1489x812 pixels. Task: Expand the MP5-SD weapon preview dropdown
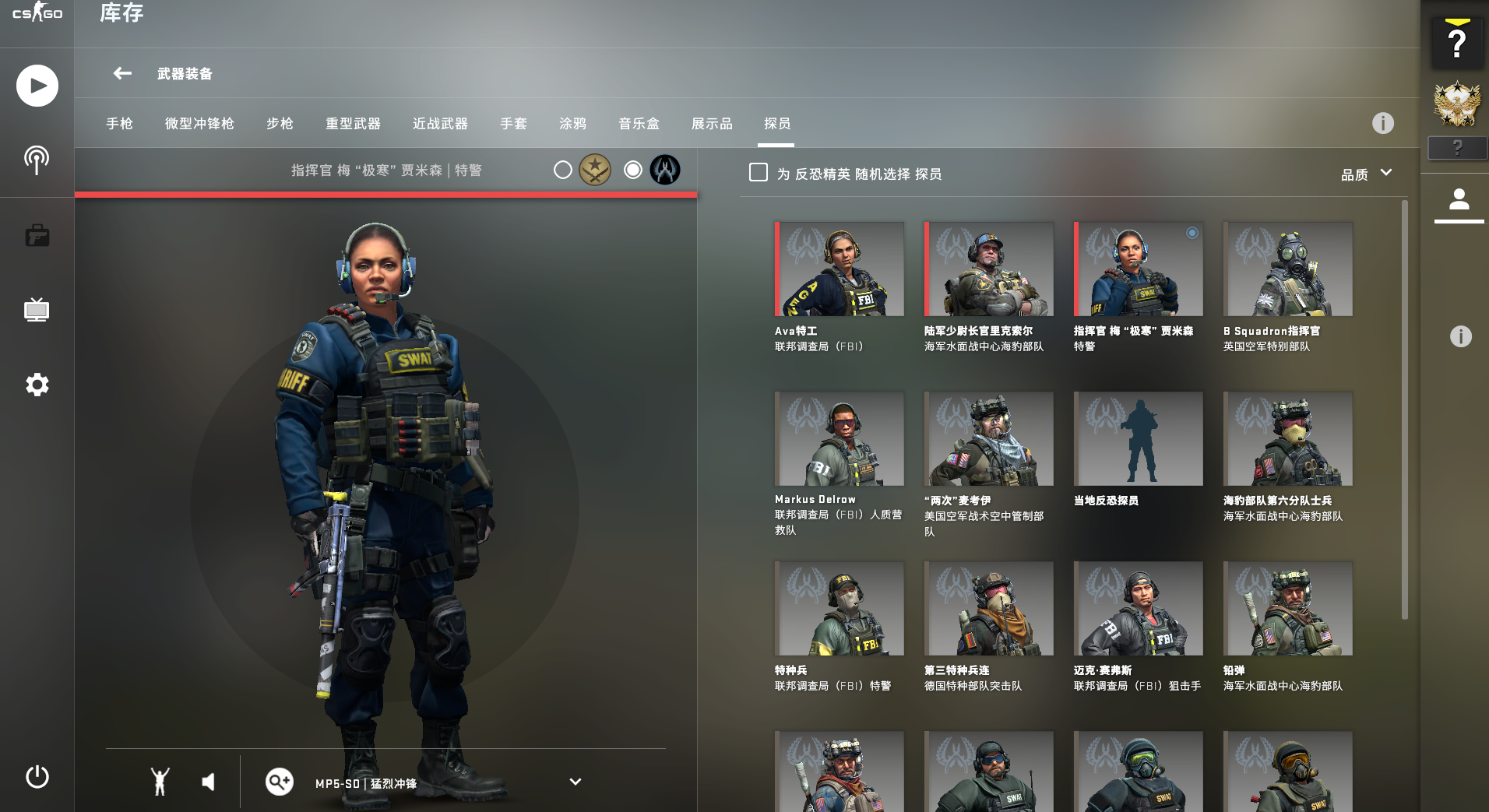pos(575,782)
